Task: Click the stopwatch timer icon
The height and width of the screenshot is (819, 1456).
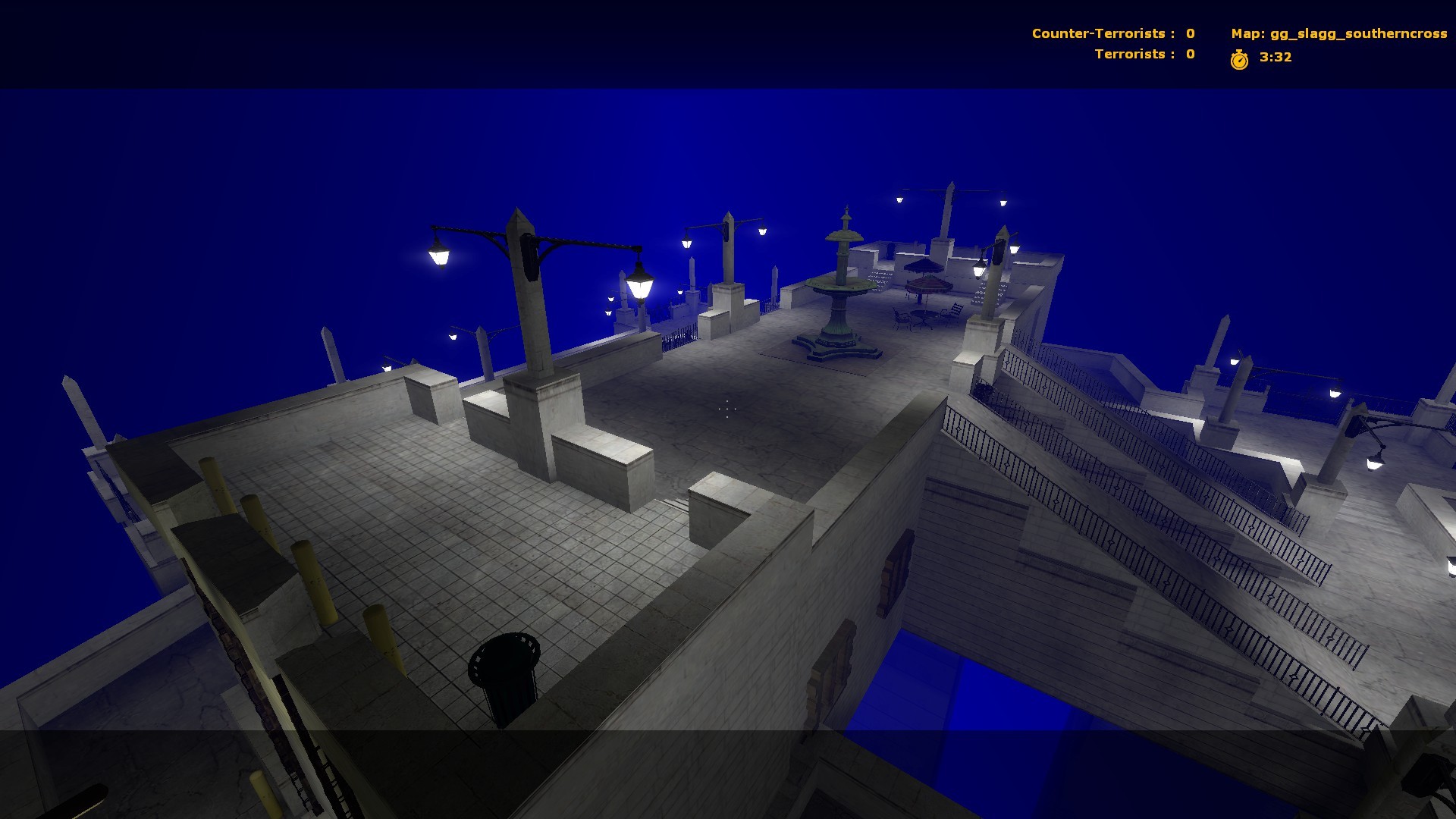Action: 1241,58
